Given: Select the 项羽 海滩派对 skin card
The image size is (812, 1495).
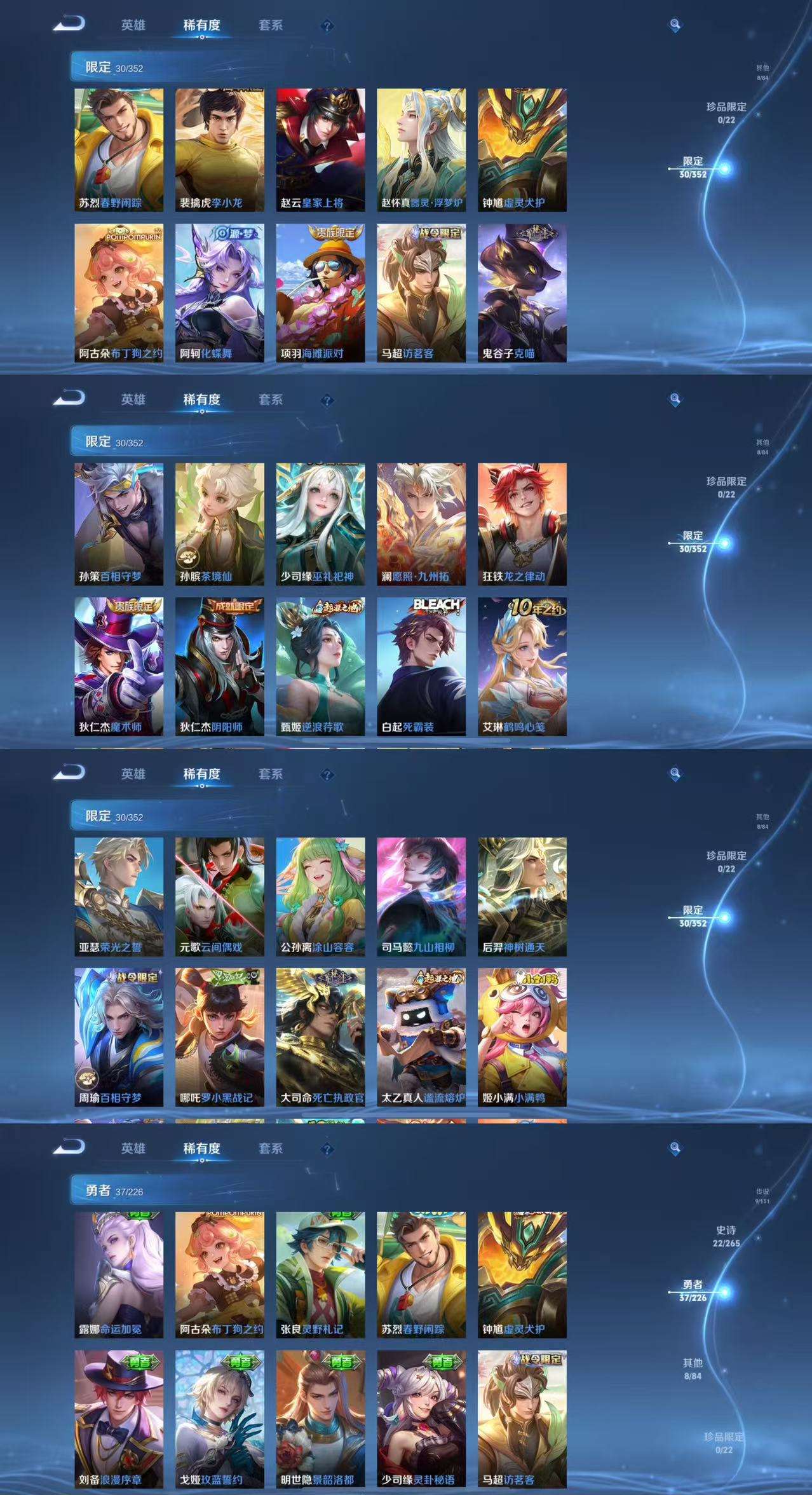Looking at the screenshot, I should click(x=320, y=292).
